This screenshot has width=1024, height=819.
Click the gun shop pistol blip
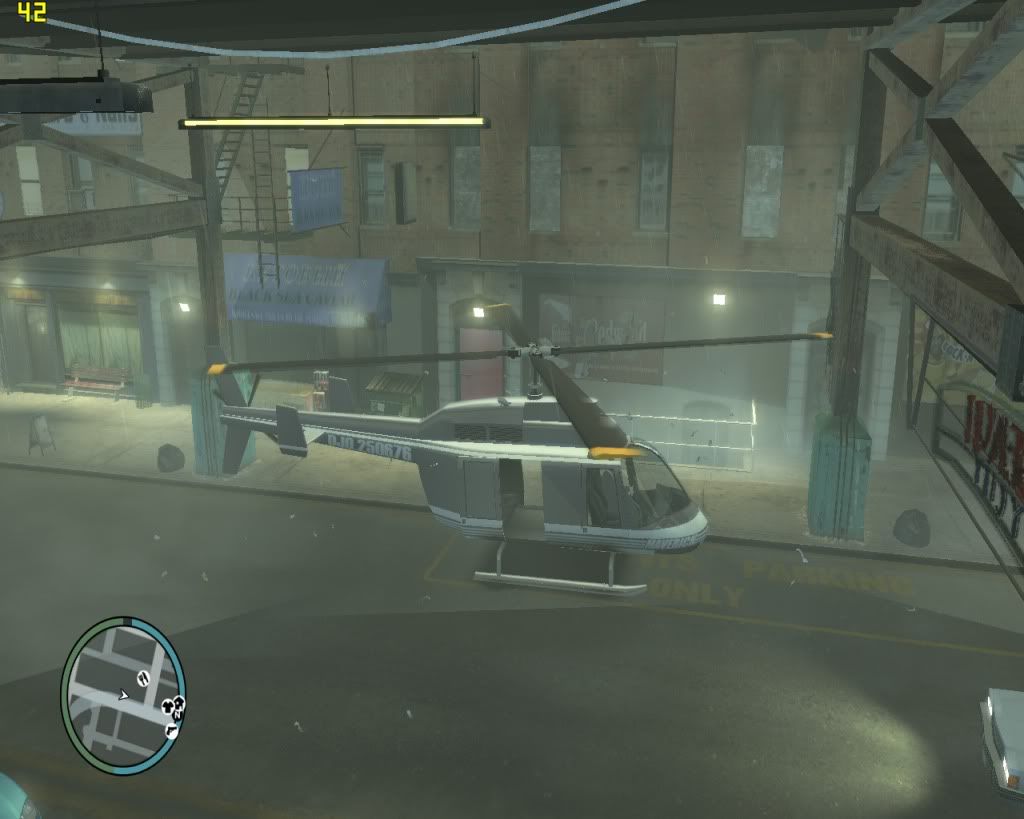(171, 731)
